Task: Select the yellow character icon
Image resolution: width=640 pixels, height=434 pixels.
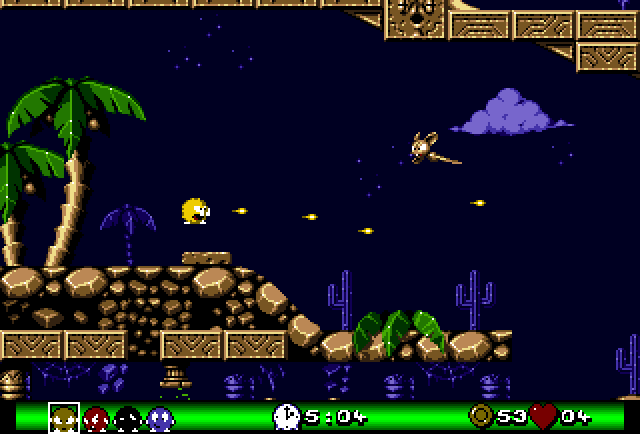Action: [63, 417]
